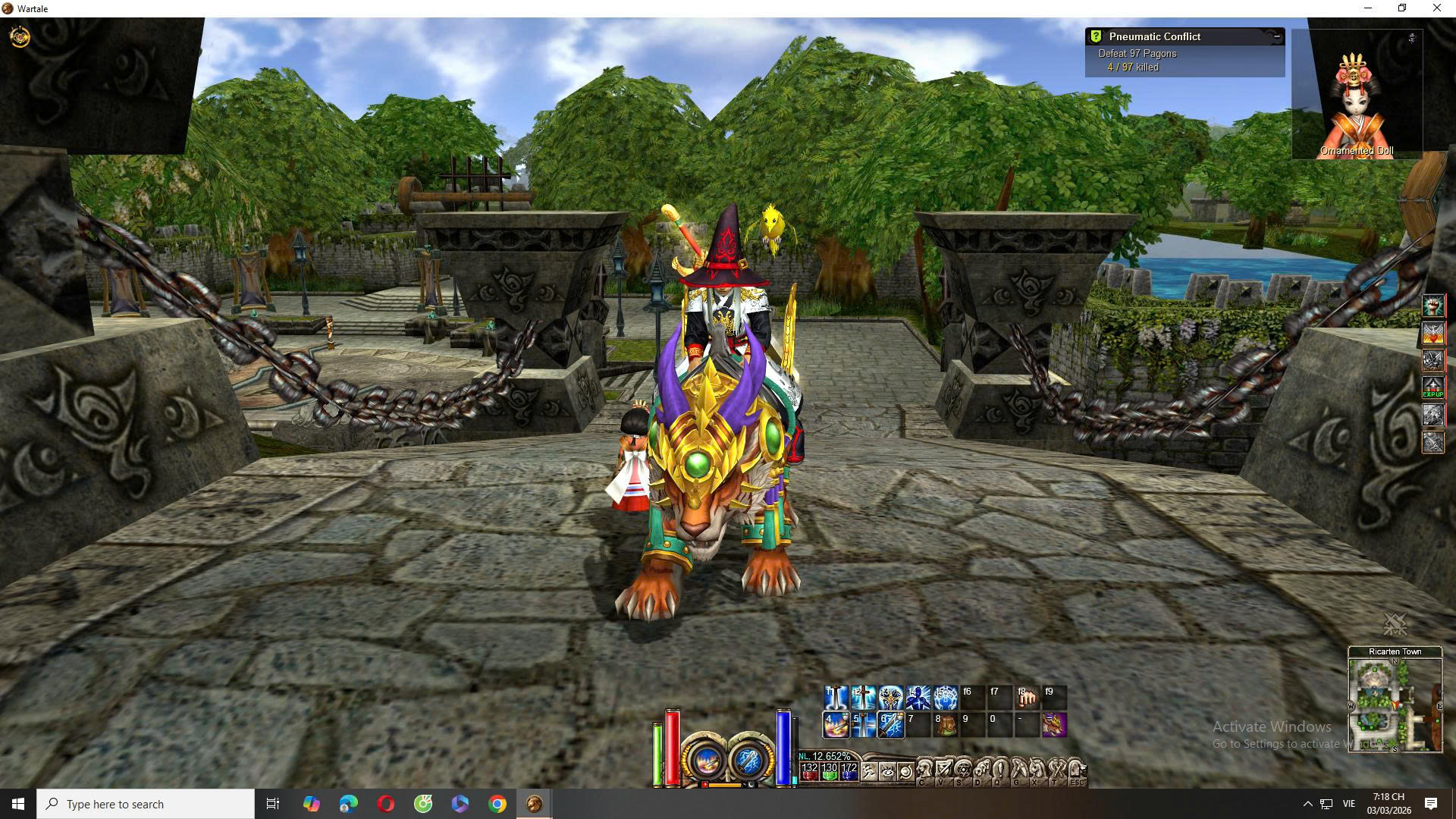Use the lightning sword skill in slot 6
1456x819 pixels.
tap(890, 725)
